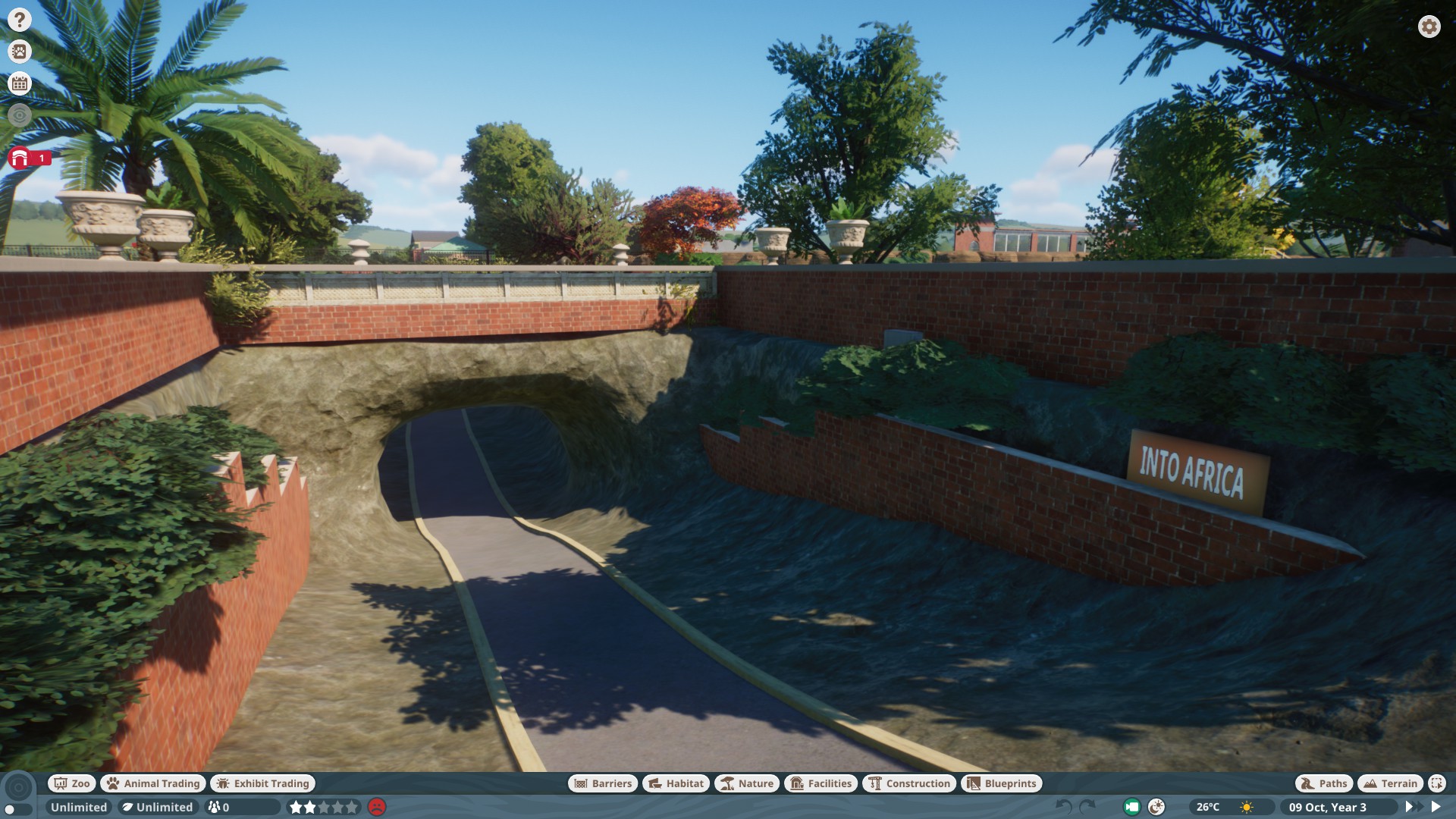1456x819 pixels.
Task: Enable screen capture recording mode
Action: tap(1131, 807)
